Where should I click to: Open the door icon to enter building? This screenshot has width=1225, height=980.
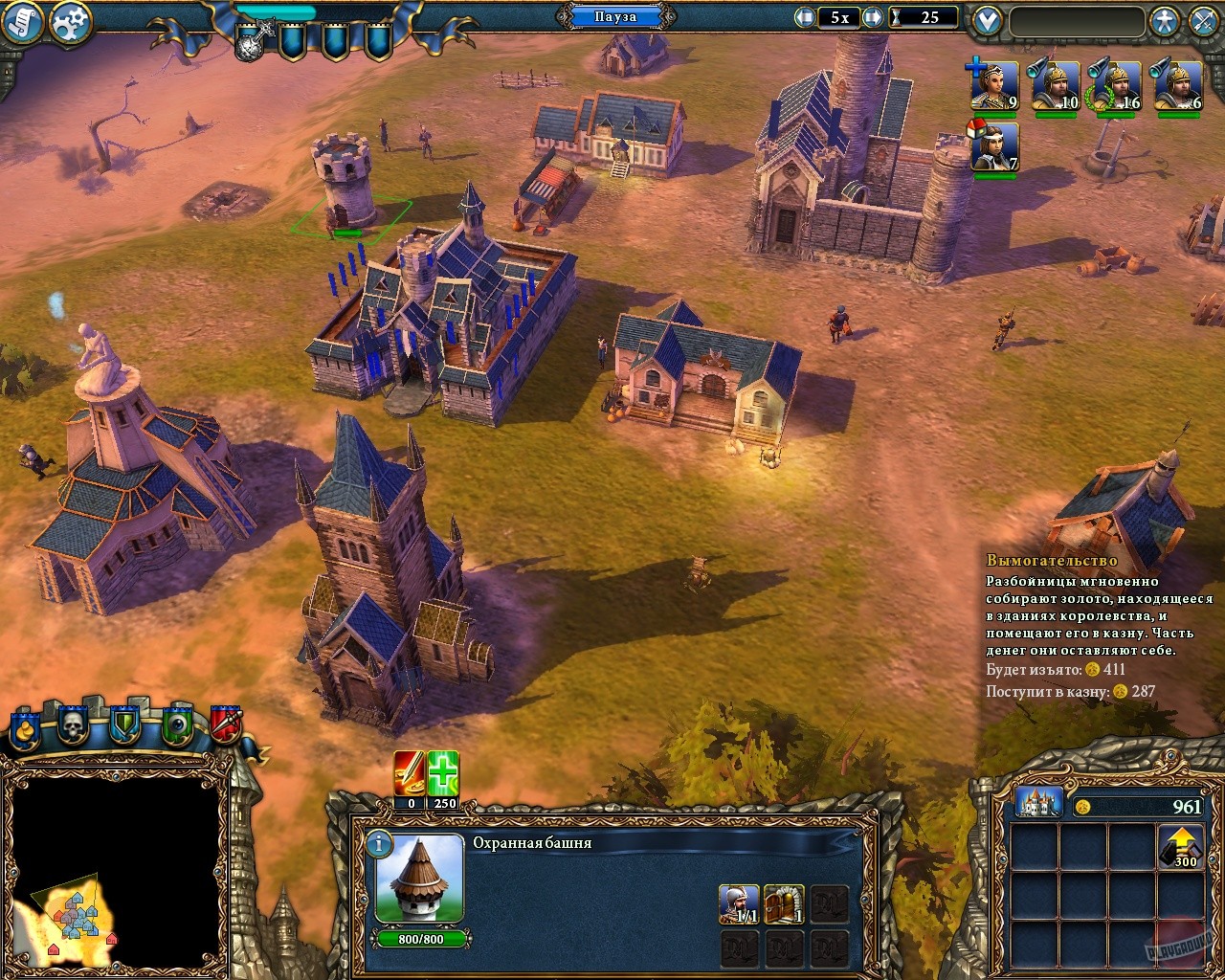[783, 903]
